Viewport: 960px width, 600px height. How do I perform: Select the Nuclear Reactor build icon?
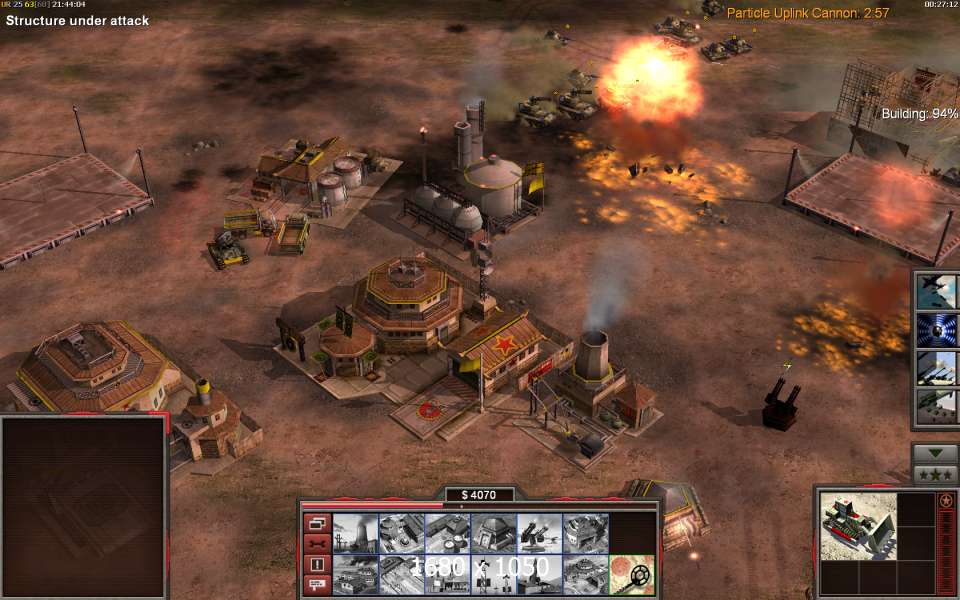pos(355,533)
